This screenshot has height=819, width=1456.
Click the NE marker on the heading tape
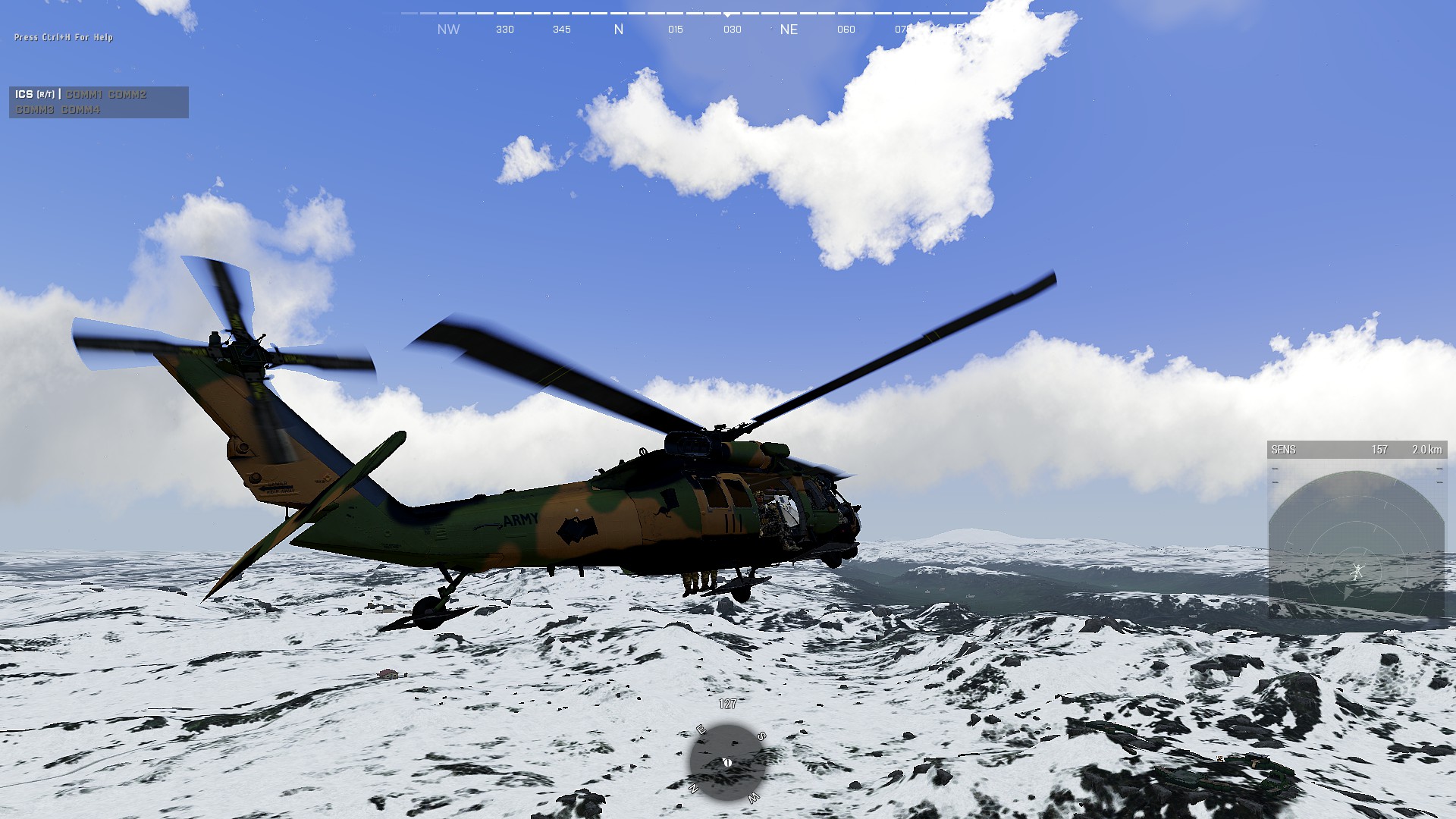click(x=789, y=30)
